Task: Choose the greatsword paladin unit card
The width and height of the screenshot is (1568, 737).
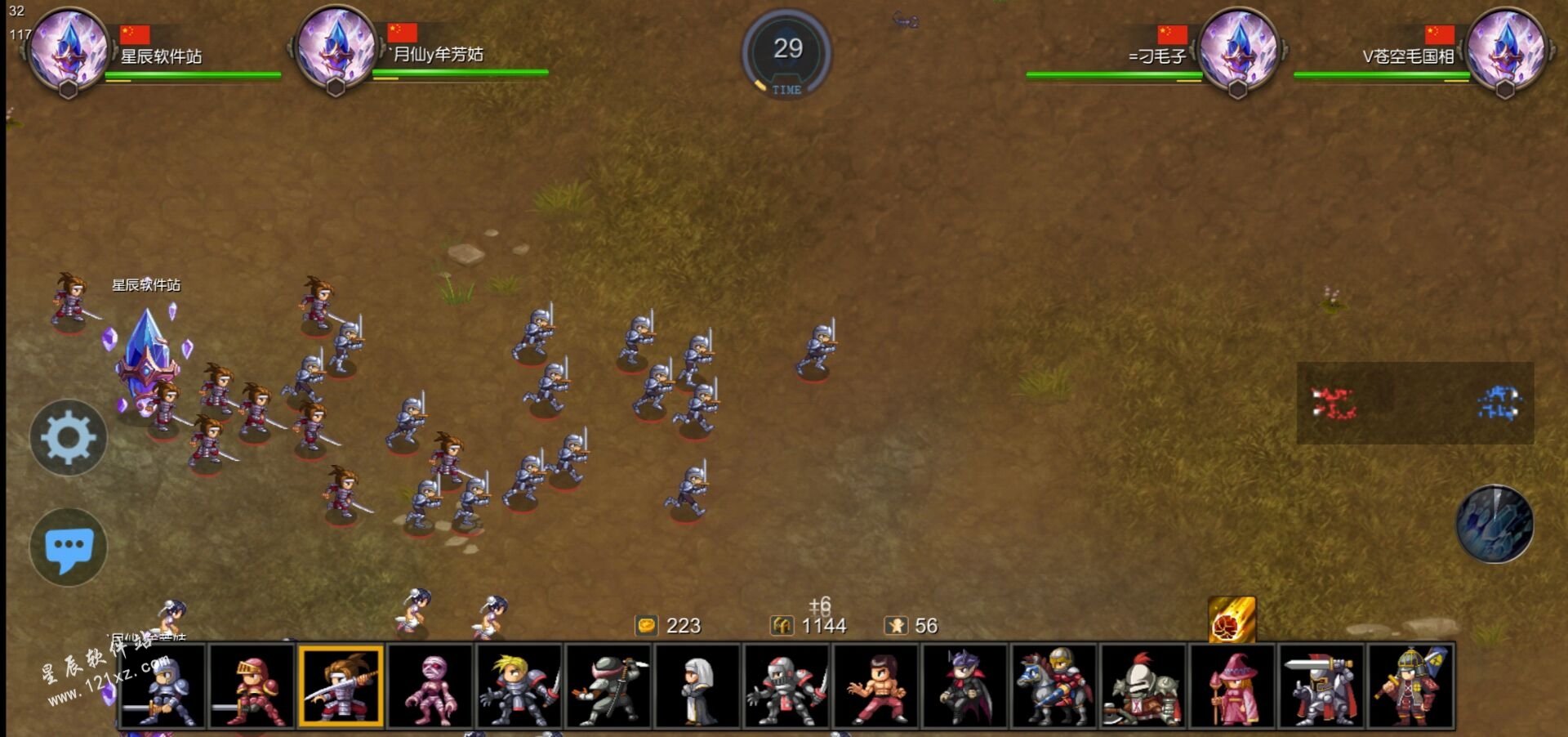Action: (x=1321, y=686)
